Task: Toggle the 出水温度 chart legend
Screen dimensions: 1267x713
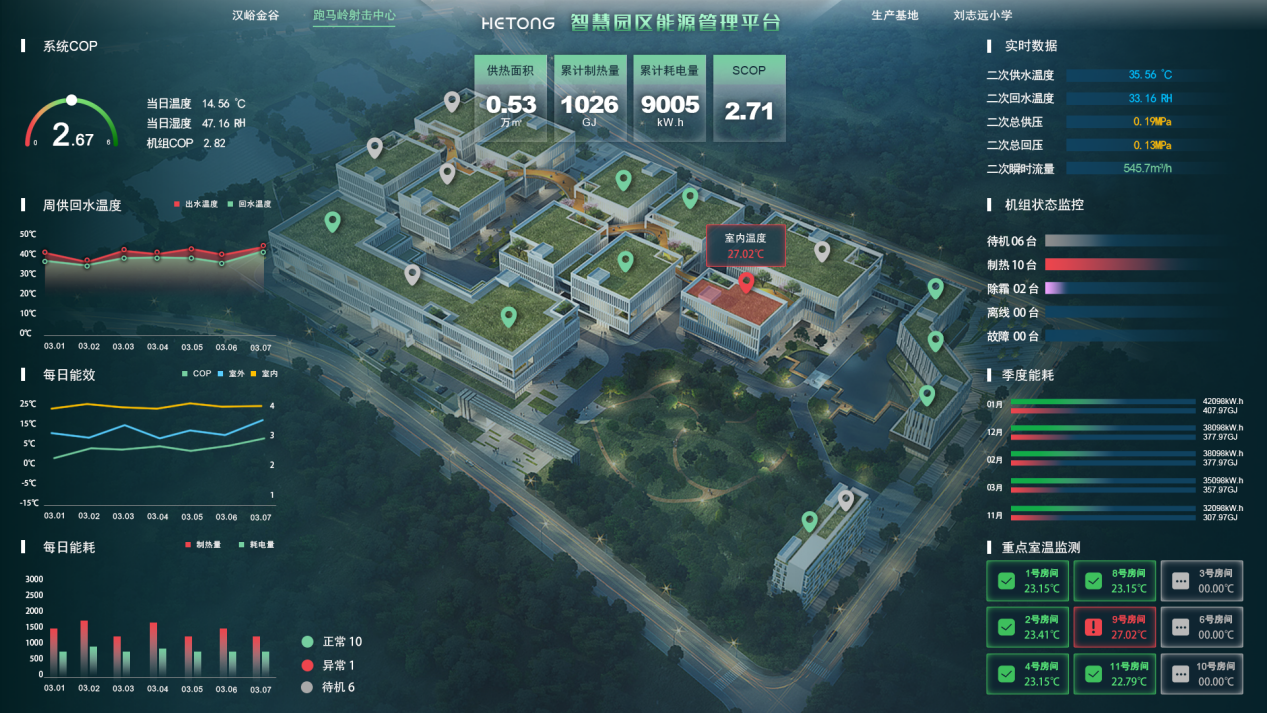Action: [x=196, y=204]
